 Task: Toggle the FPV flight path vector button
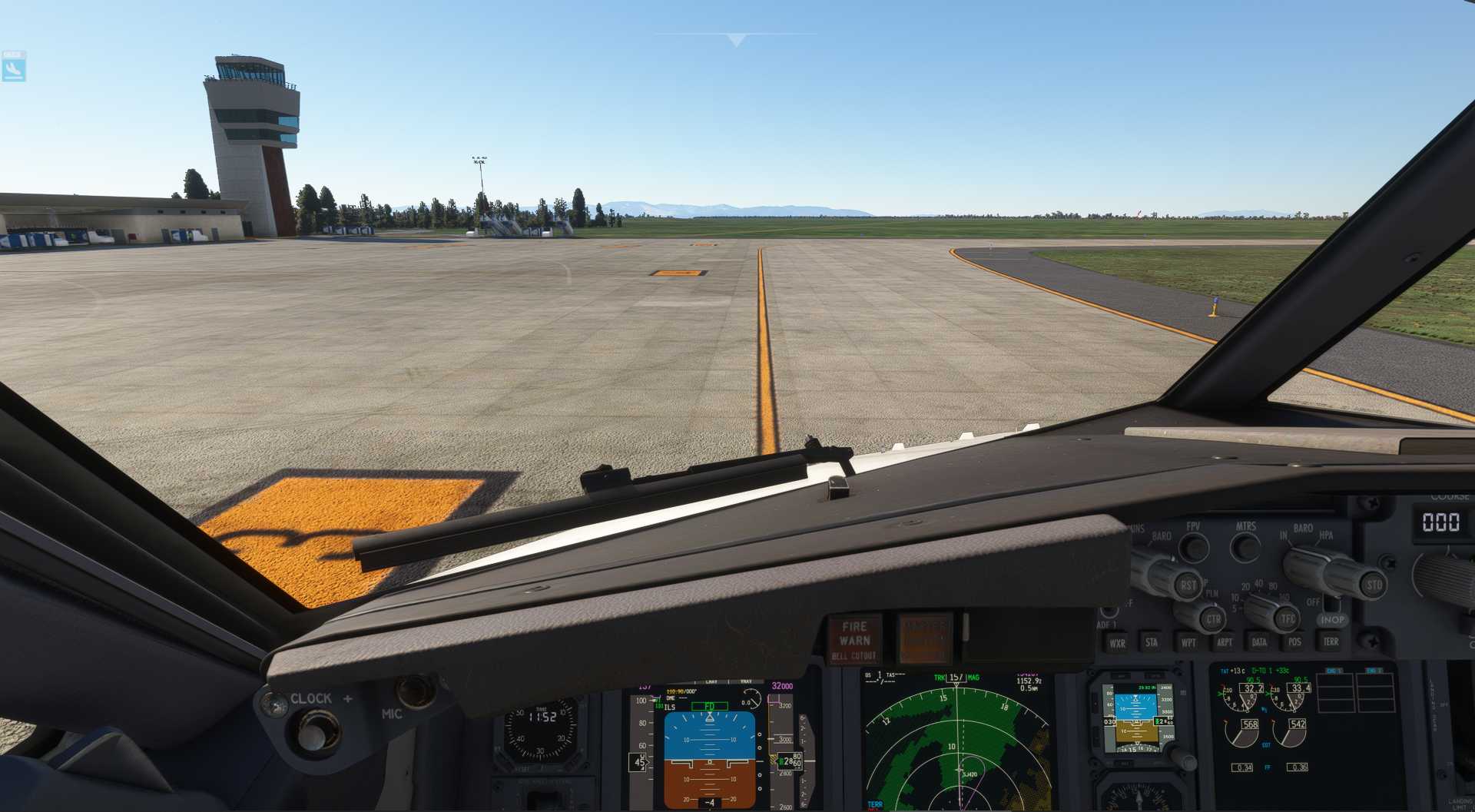coord(1193,547)
